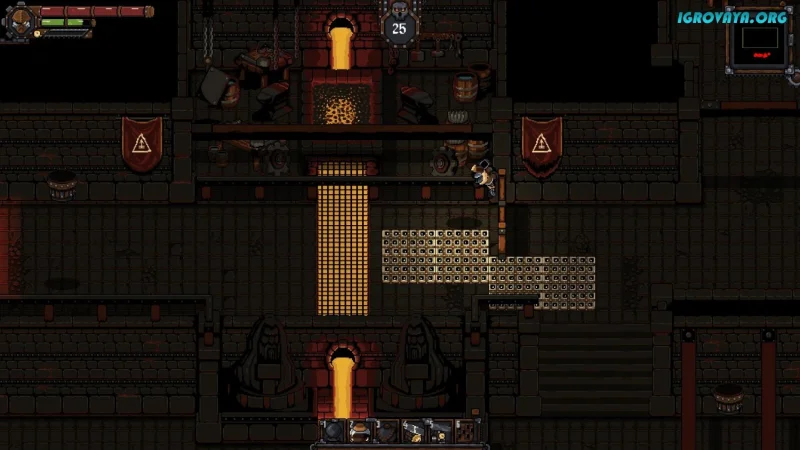The width and height of the screenshot is (800, 450).
Task: Equip the long gun in hotbar slot 5
Action: (x=439, y=431)
